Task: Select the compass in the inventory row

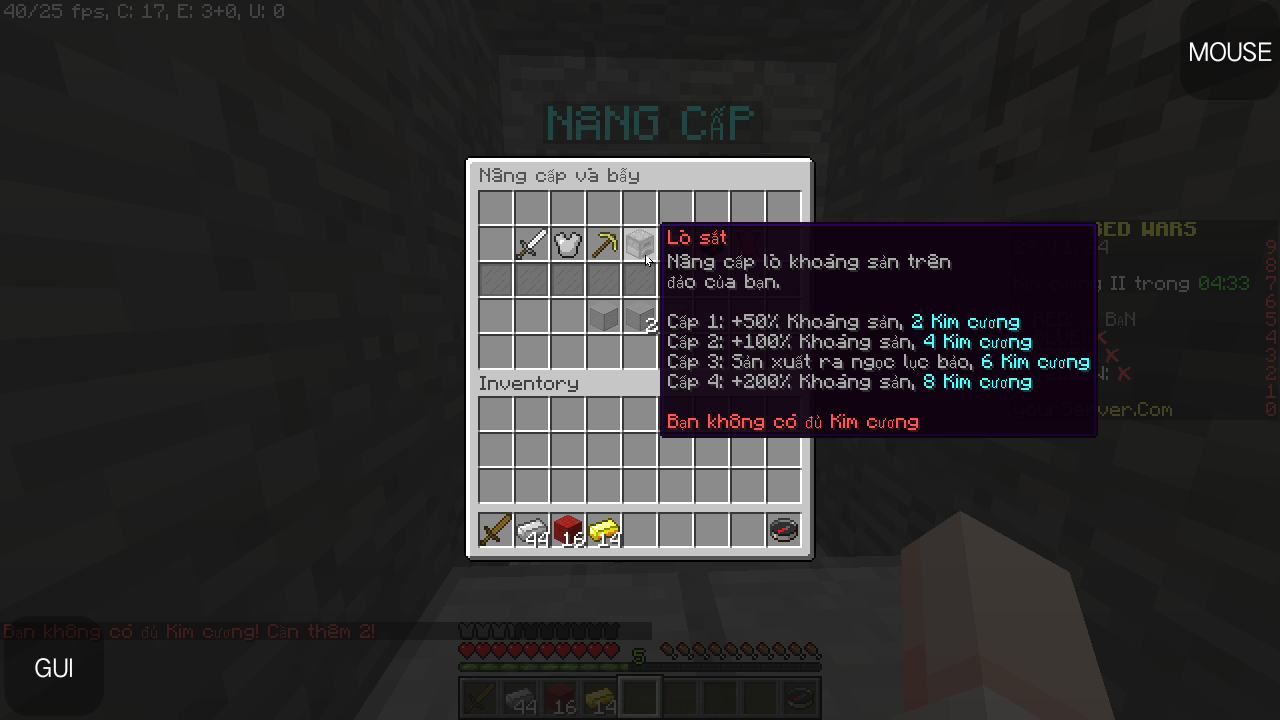Action: [x=783, y=529]
